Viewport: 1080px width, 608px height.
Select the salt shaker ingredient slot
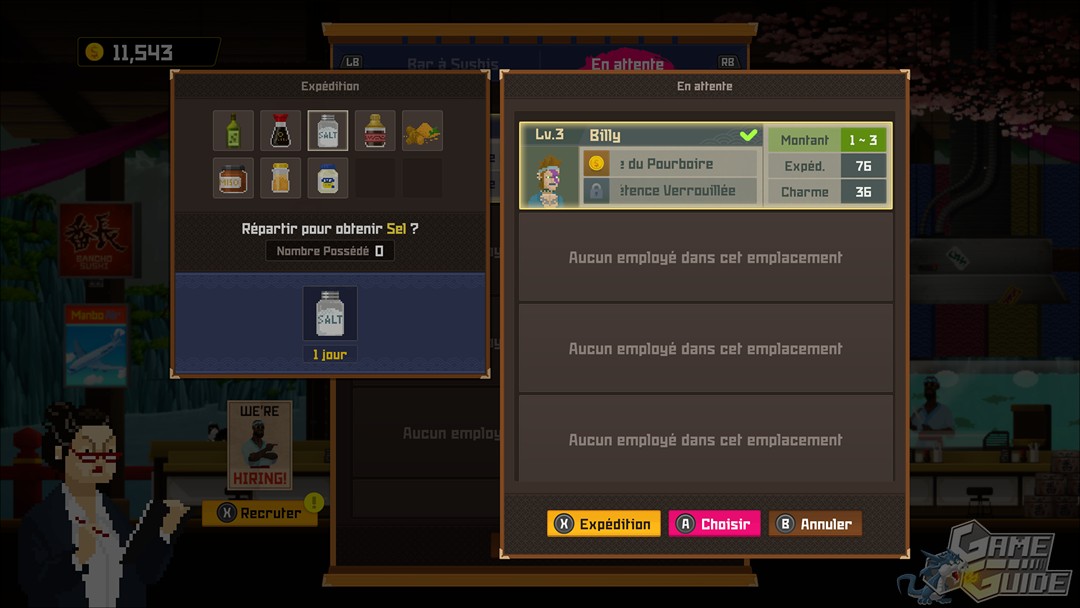328,131
